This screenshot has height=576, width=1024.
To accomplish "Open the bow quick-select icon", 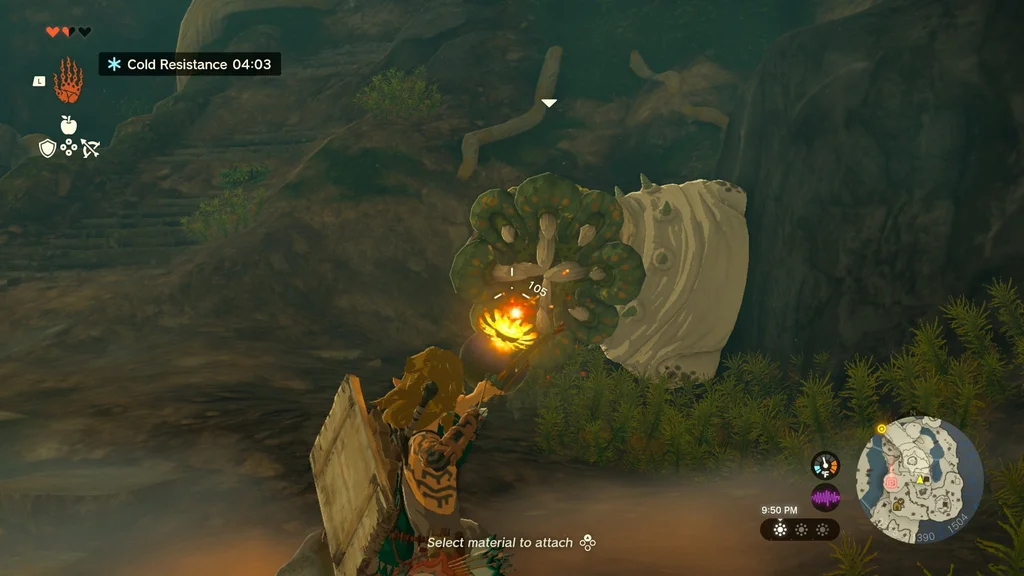I will (x=90, y=148).
